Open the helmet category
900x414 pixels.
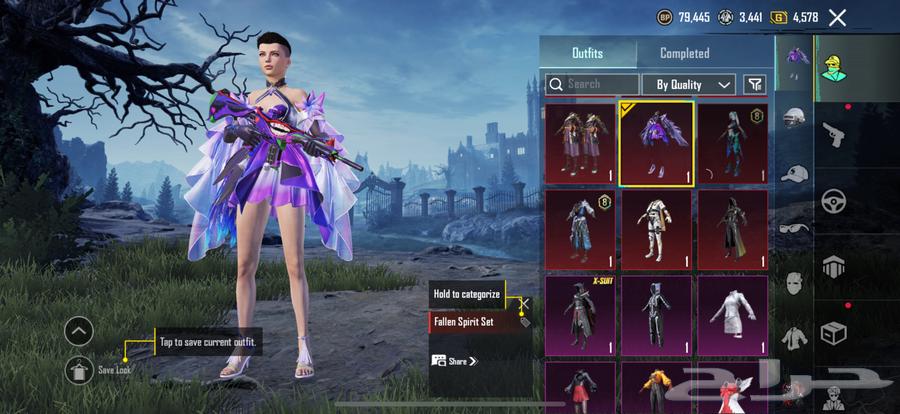(x=795, y=118)
